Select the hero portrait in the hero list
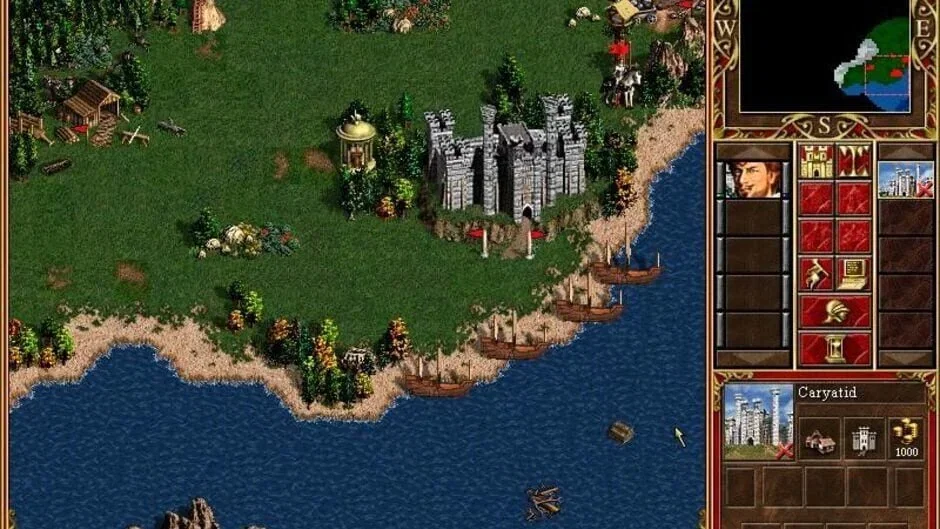This screenshot has width=940, height=529. 752,180
